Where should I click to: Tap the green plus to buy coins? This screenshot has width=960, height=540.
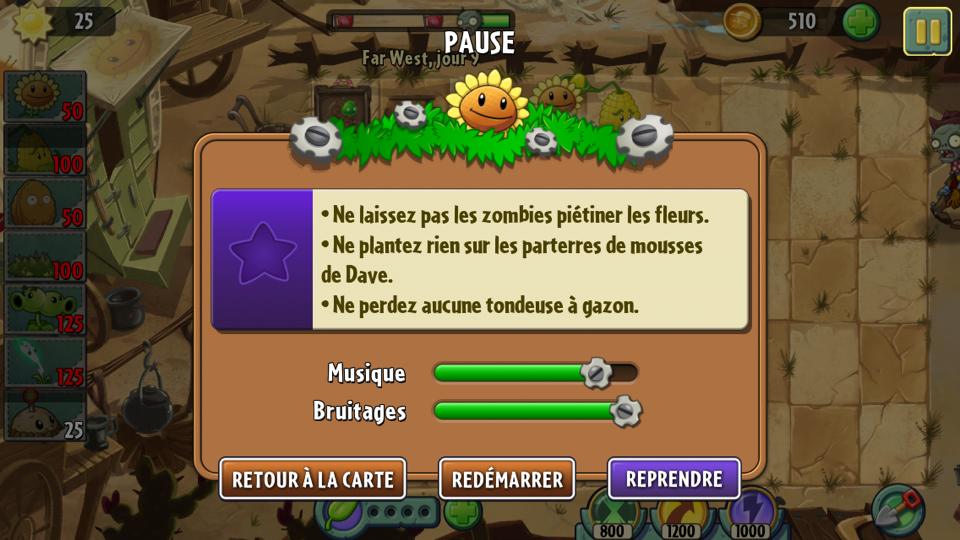point(860,22)
